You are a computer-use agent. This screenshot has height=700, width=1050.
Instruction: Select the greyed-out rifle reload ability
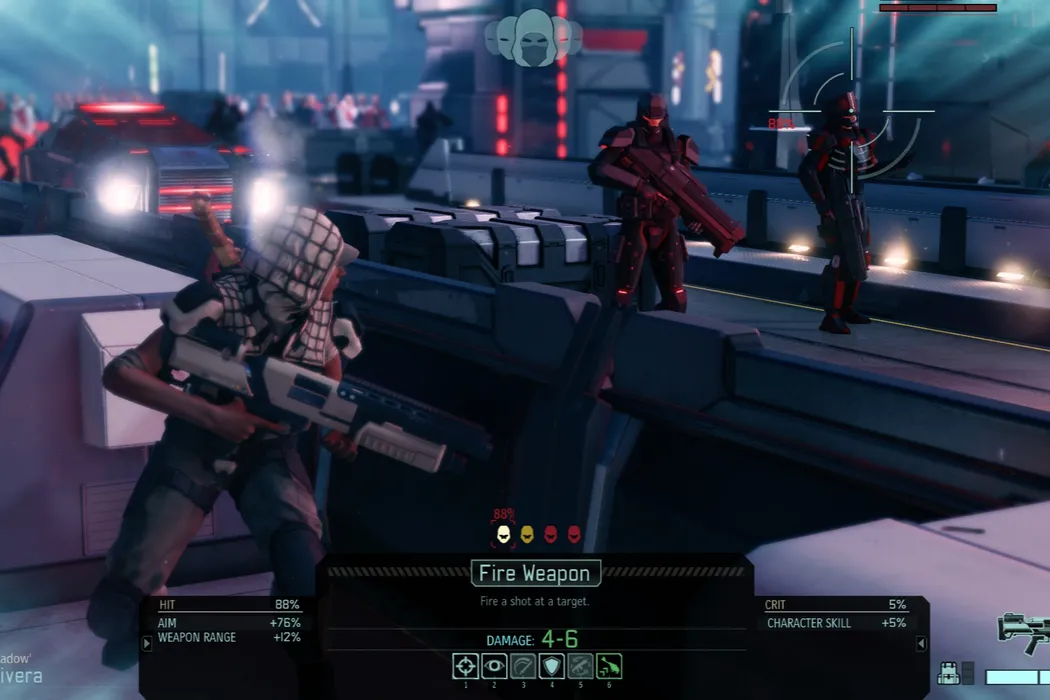(580, 666)
